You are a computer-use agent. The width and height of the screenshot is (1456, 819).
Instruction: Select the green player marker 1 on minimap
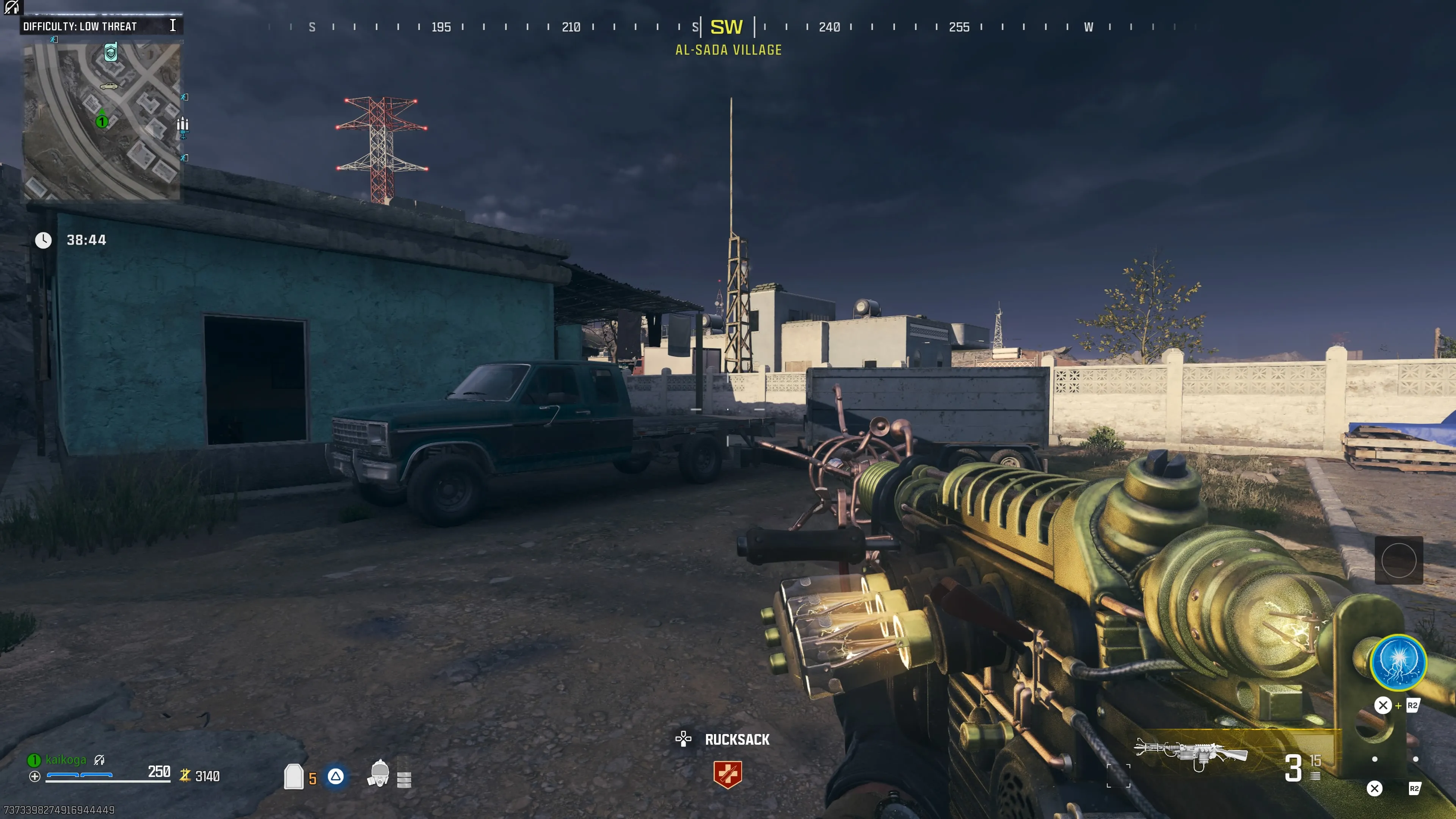click(x=102, y=121)
